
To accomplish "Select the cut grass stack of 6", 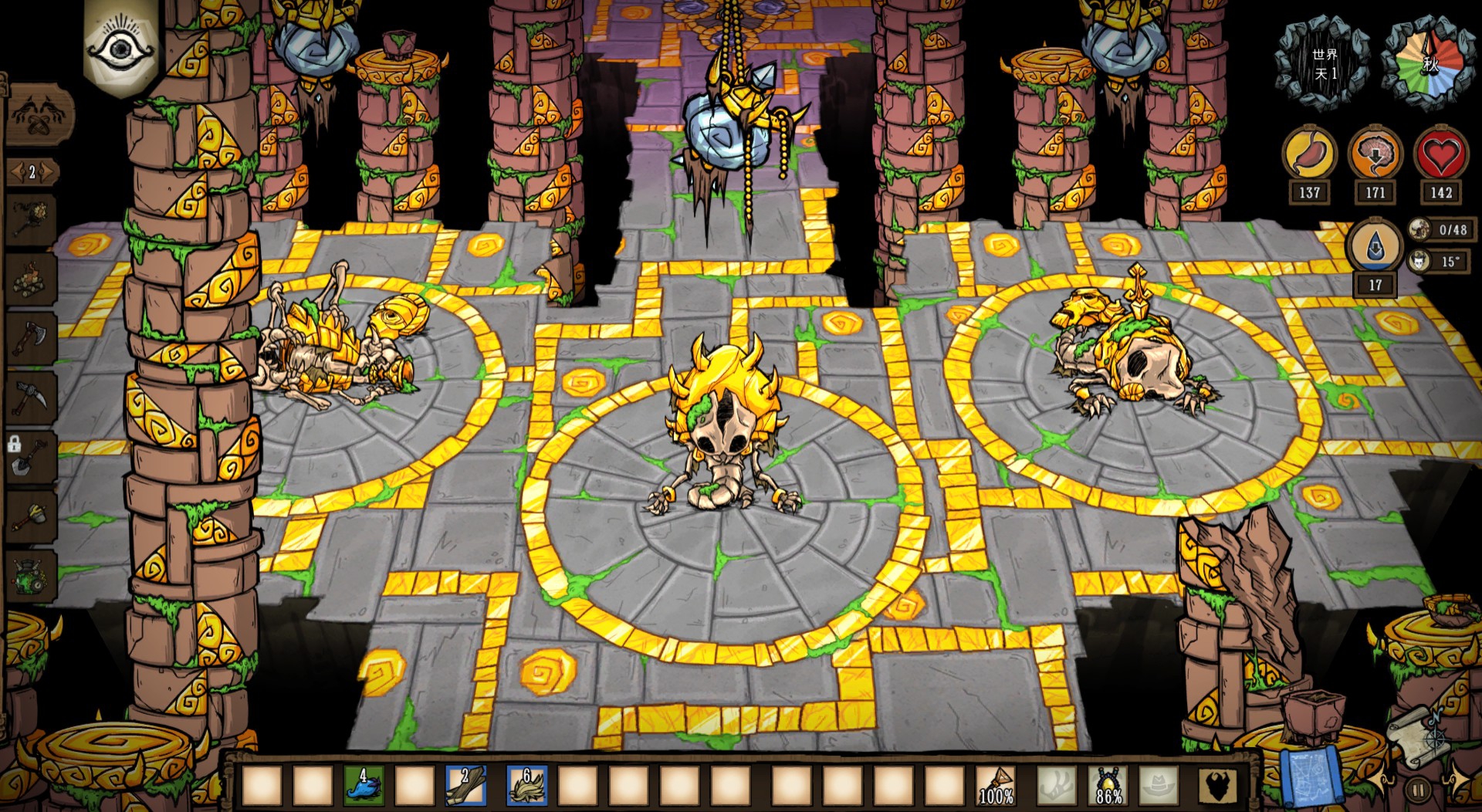I will point(526,786).
